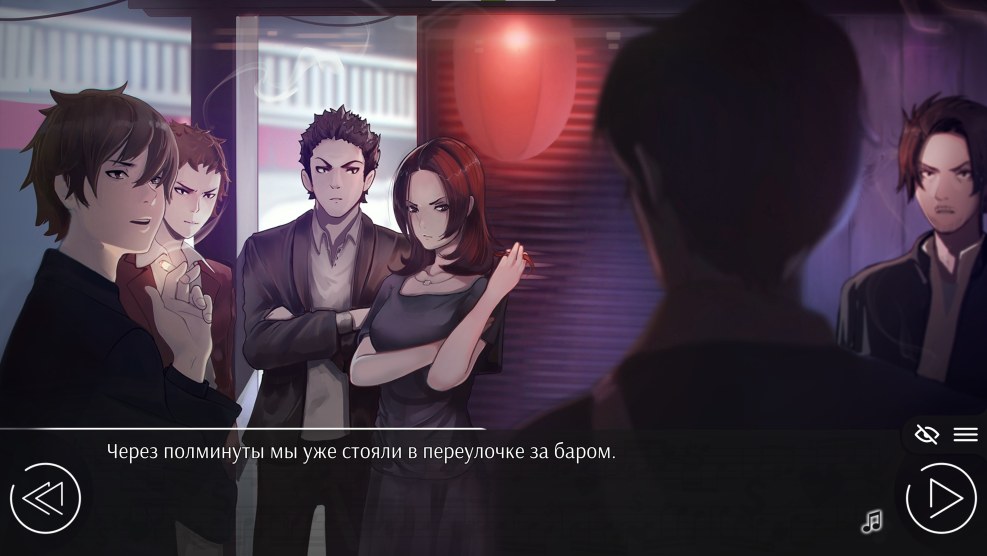
Task: Hide the dialogue box with the eye icon
Action: (927, 434)
